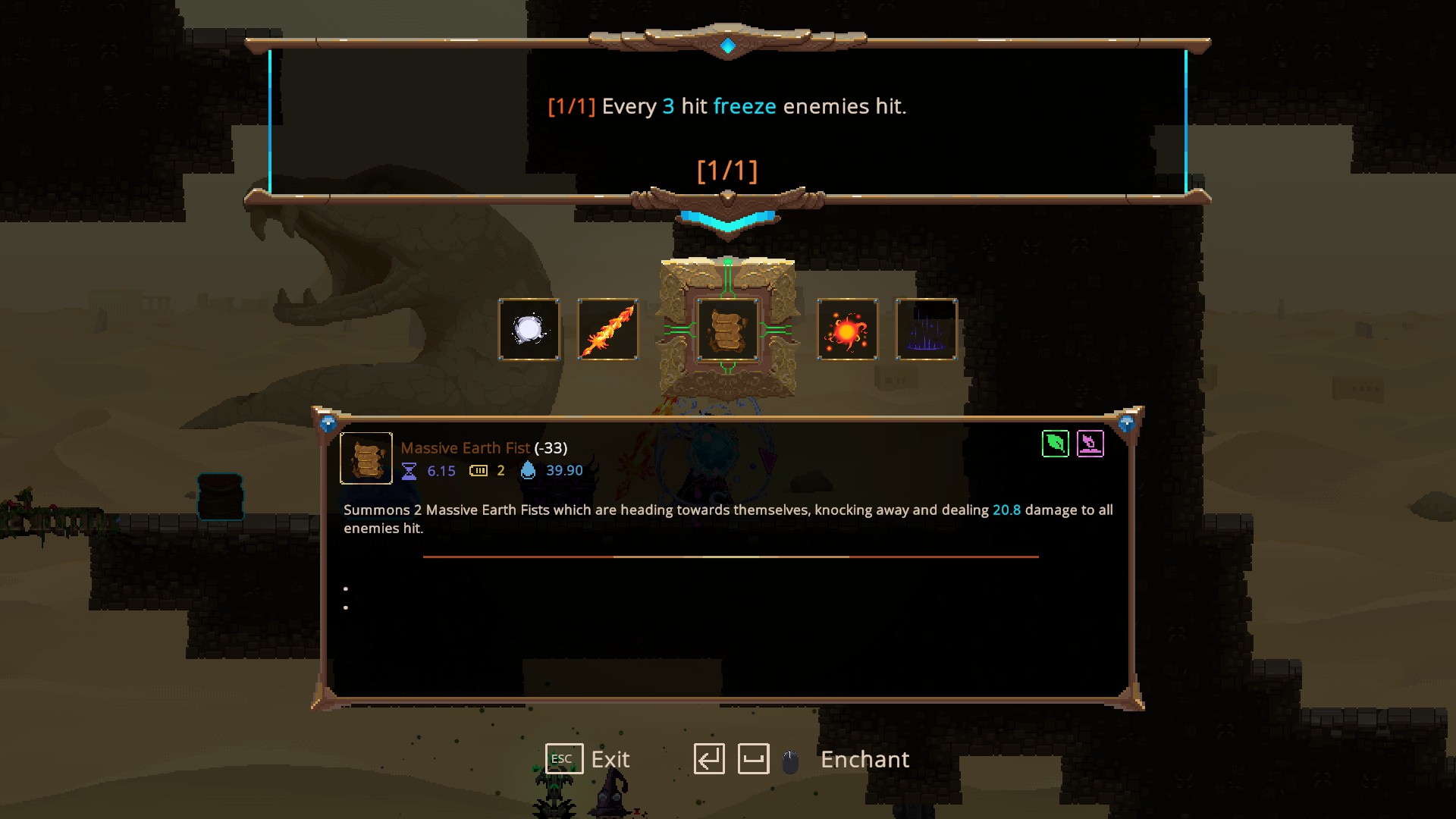The height and width of the screenshot is (819, 1456).
Task: Click the blue gem on the tooltip's top-left corner
Action: pos(329,422)
